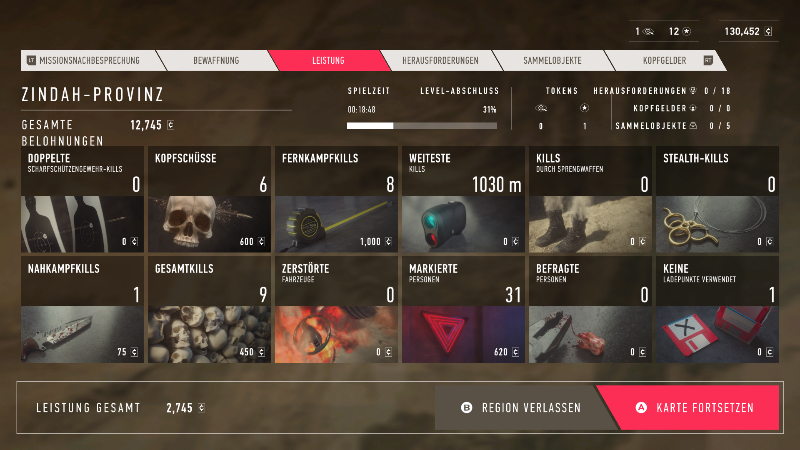Open the Stealth-Kills tile

(x=717, y=199)
